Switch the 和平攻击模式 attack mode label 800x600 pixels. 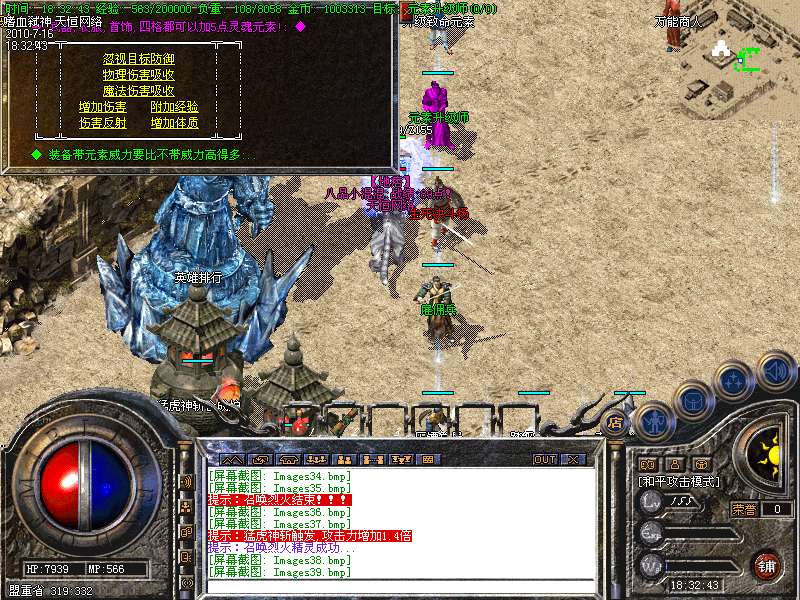[x=680, y=482]
